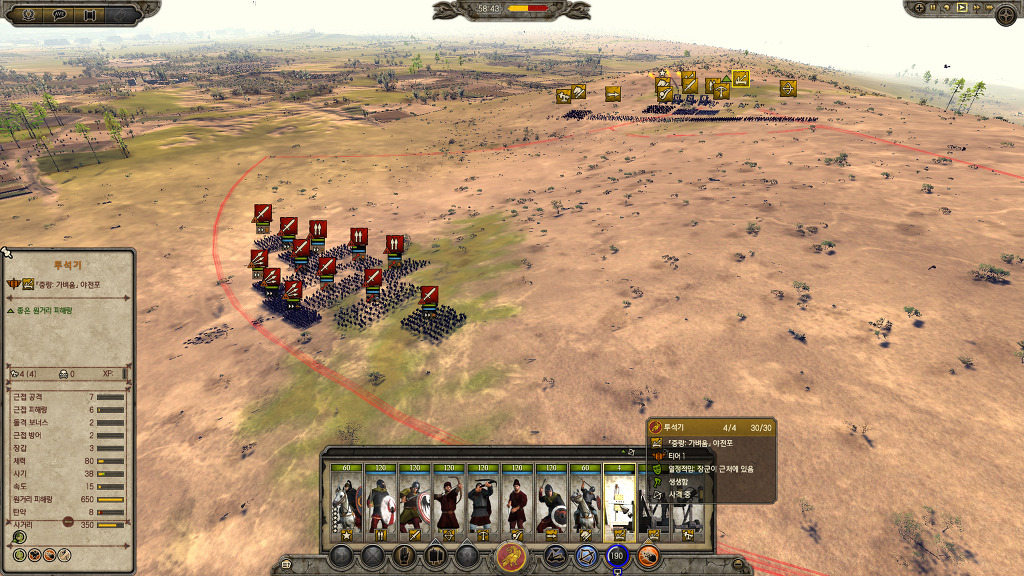Click the round compass button top-right
Screen dimensions: 1024x576
[x=1006, y=14]
